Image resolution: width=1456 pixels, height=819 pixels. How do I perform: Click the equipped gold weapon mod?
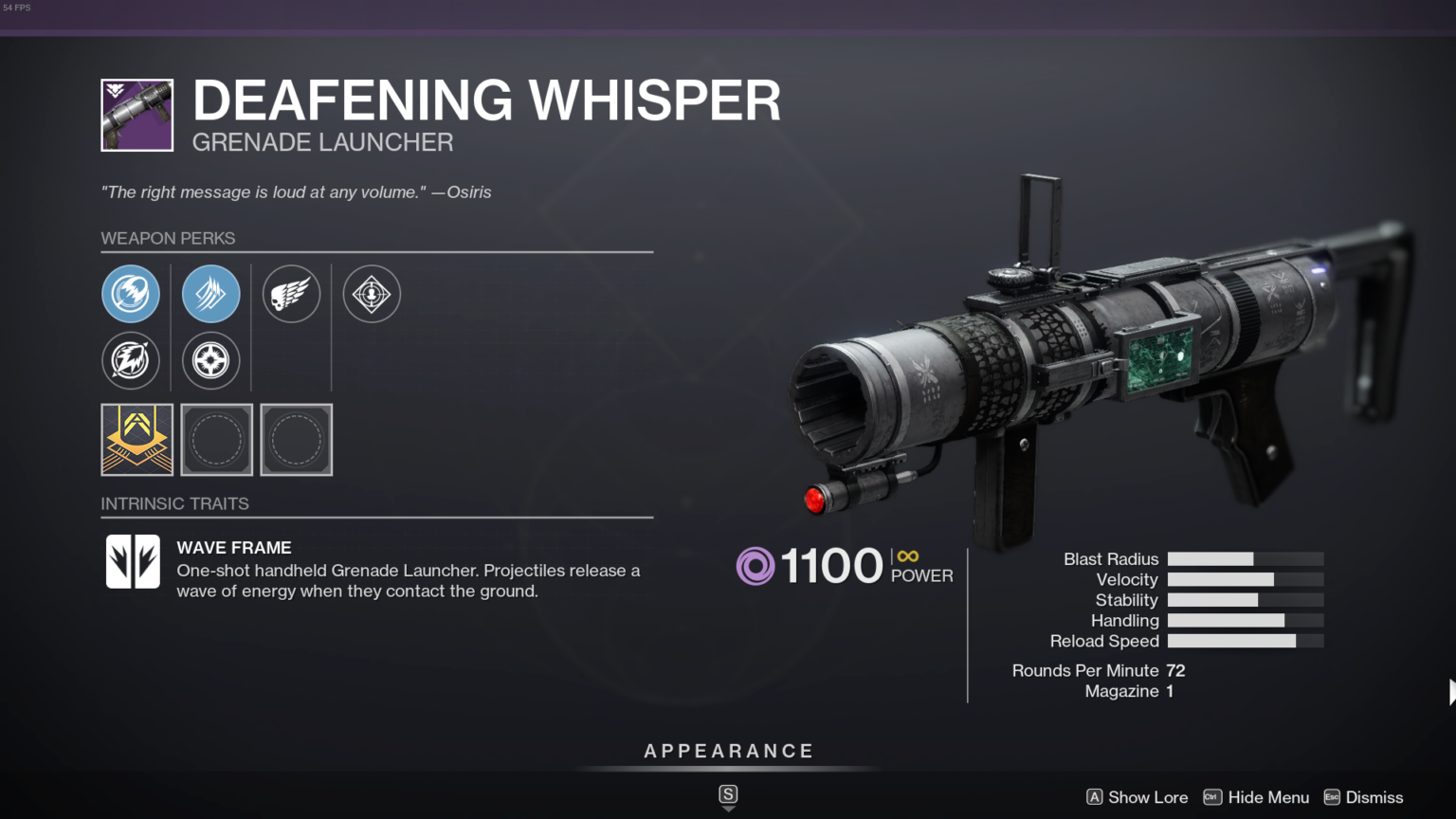[136, 440]
